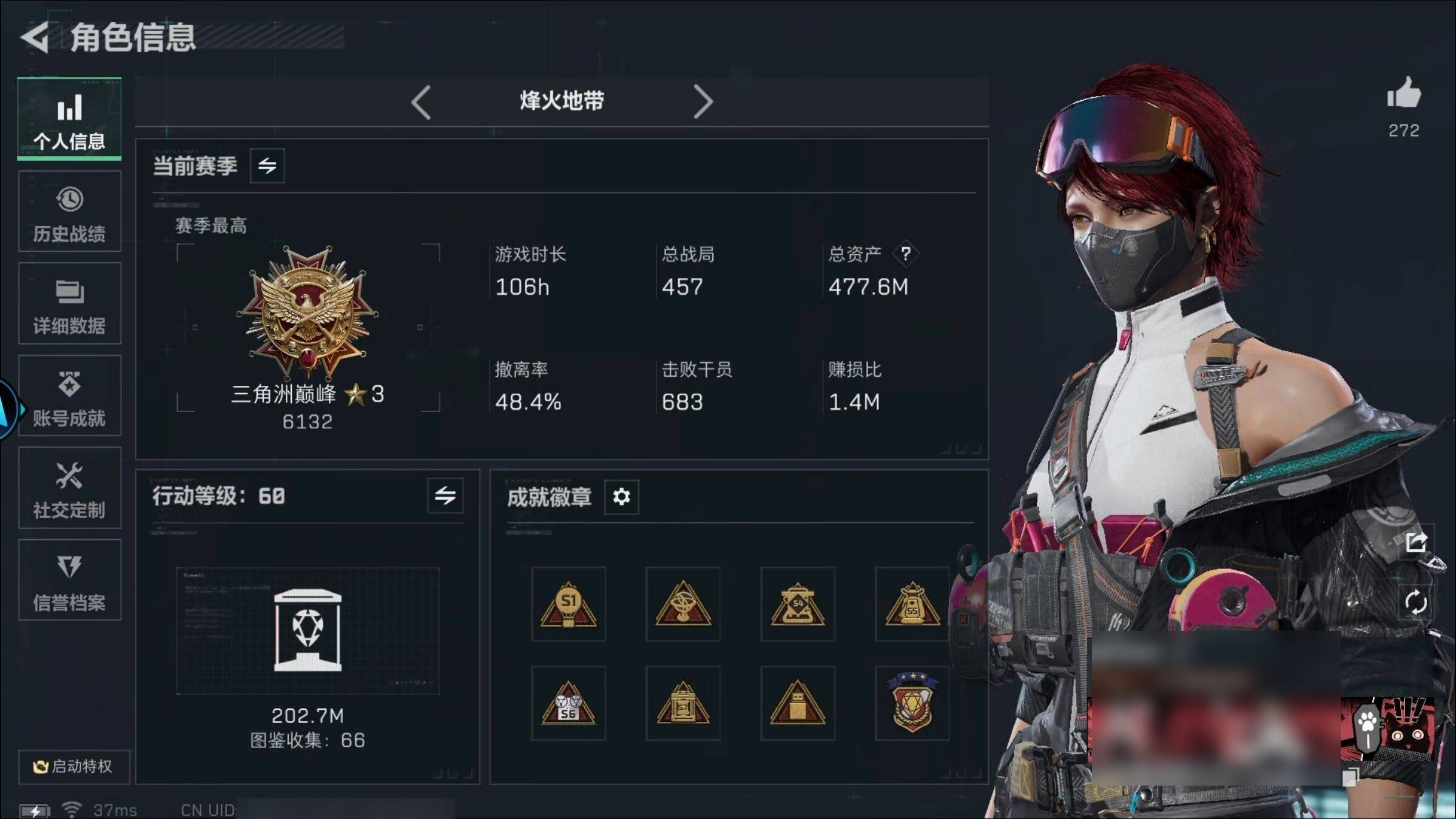Open the 历史战绩 tab
Viewport: 1456px width, 819px height.
pos(69,212)
